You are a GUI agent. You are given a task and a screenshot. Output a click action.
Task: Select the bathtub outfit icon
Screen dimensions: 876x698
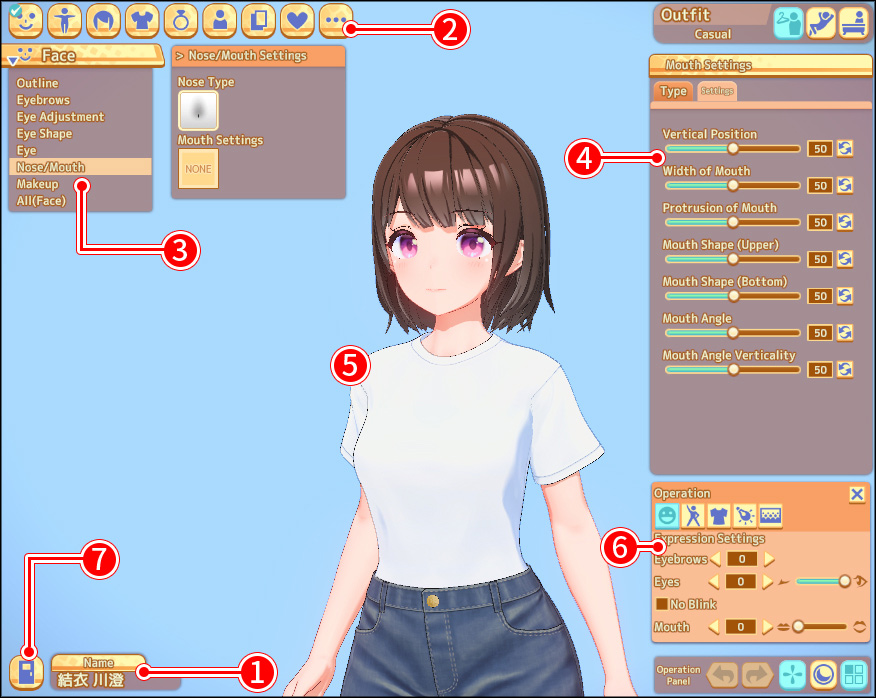853,22
